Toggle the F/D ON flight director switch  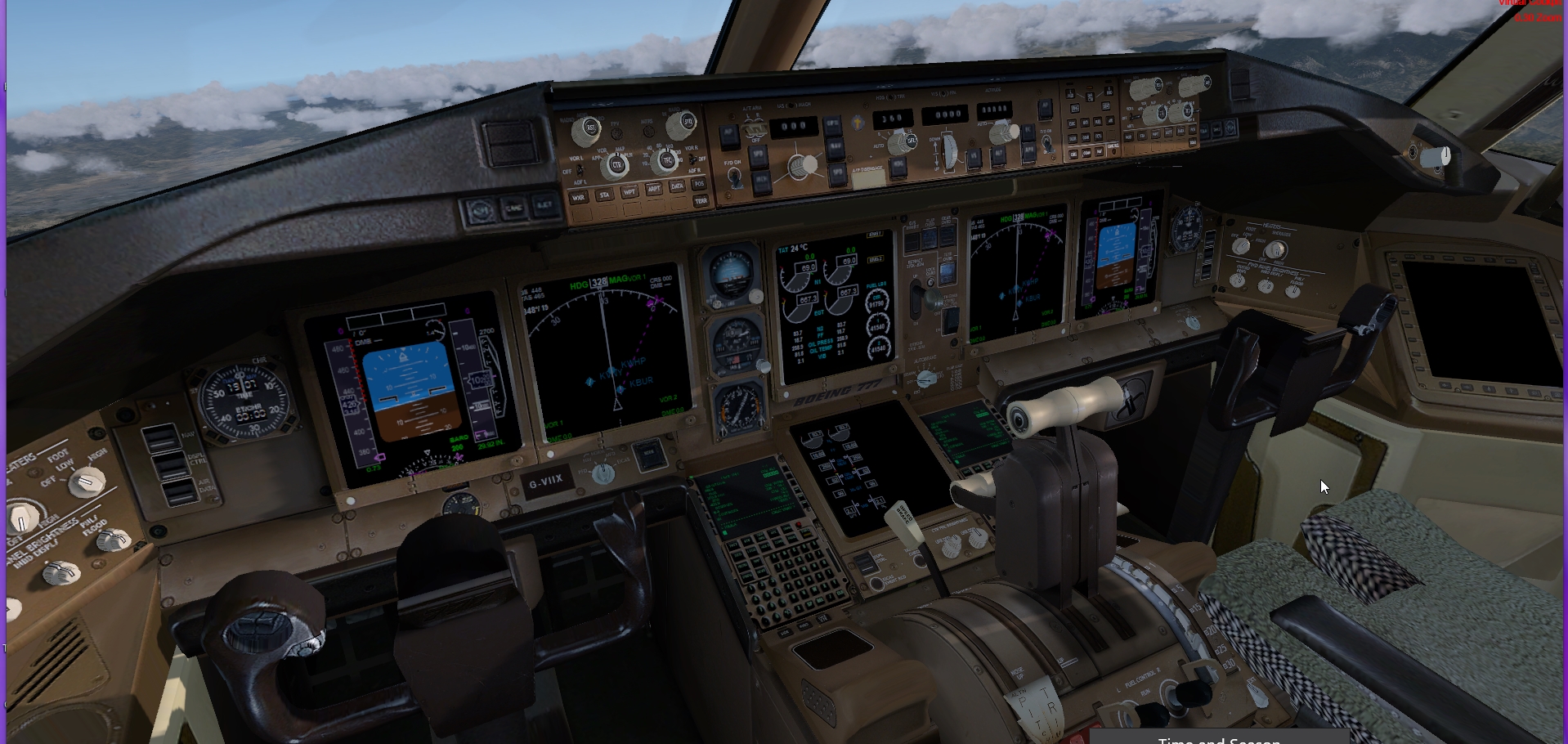tap(734, 177)
